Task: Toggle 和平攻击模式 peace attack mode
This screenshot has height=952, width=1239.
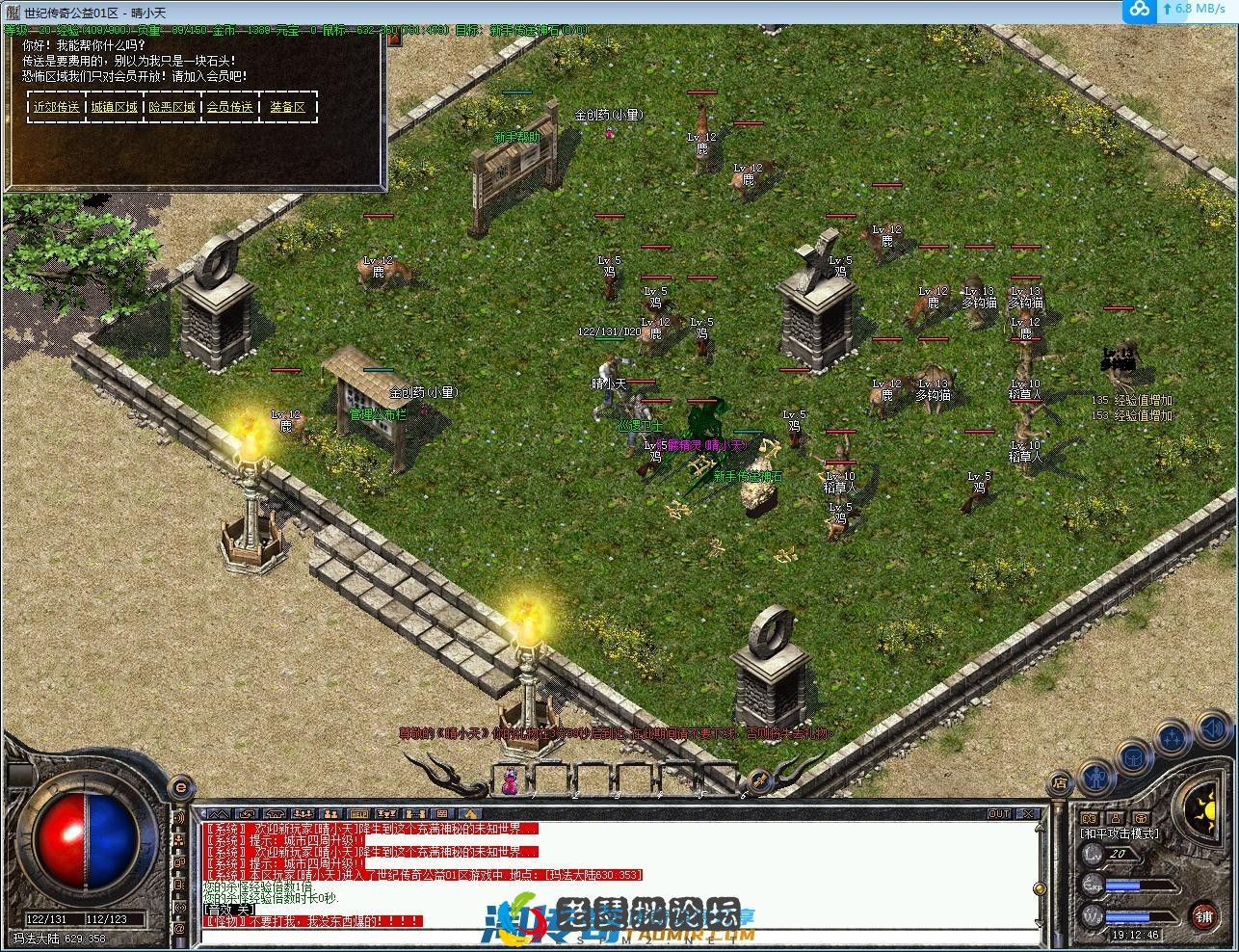Action: (x=1120, y=834)
